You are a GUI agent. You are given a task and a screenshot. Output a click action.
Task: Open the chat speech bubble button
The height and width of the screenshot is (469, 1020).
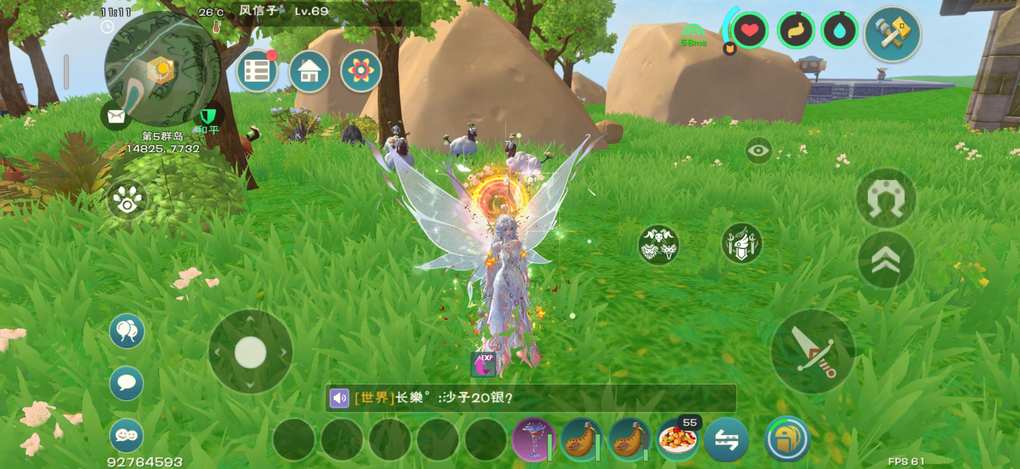[126, 383]
